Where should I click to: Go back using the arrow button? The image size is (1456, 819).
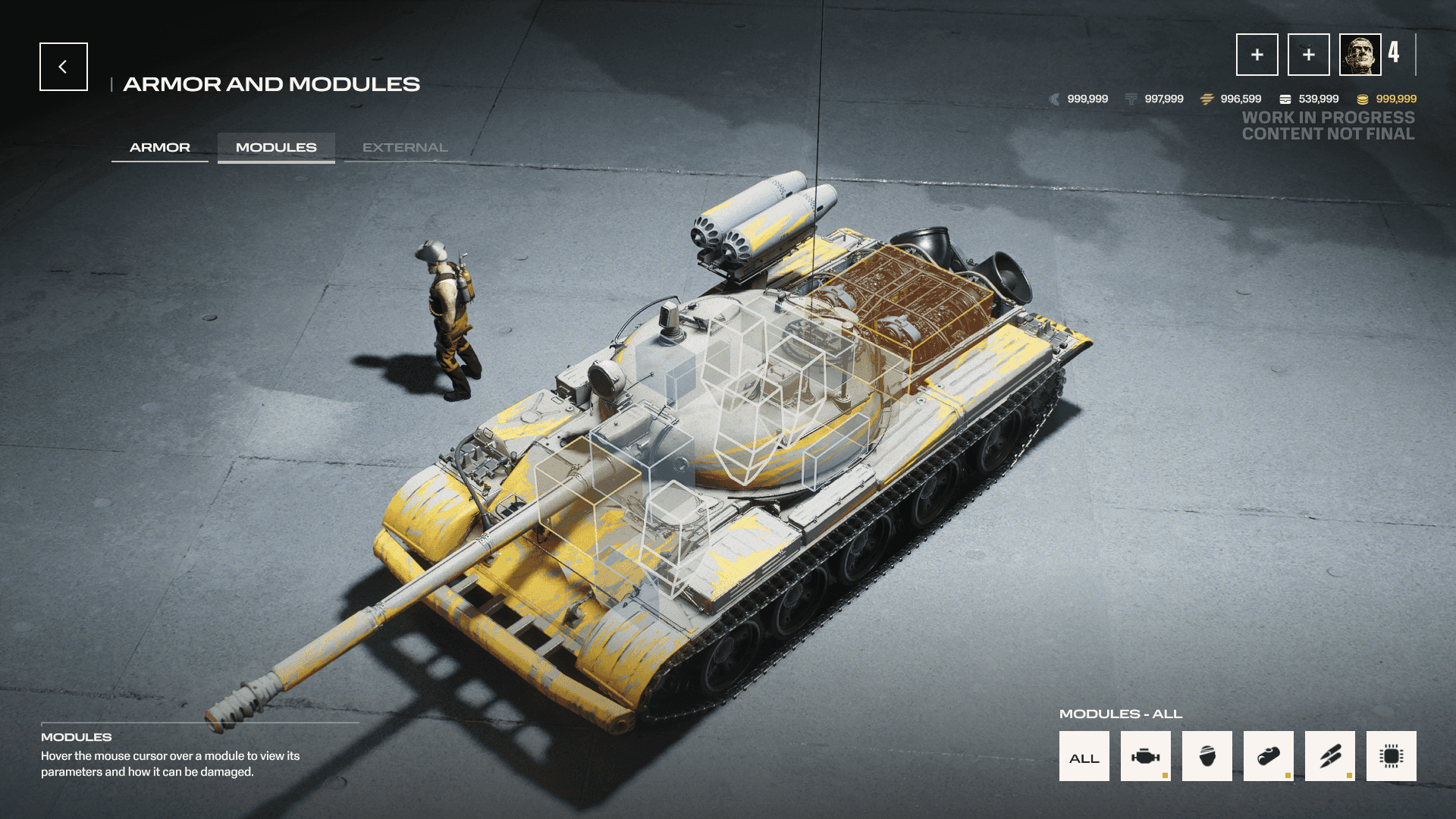coord(64,67)
